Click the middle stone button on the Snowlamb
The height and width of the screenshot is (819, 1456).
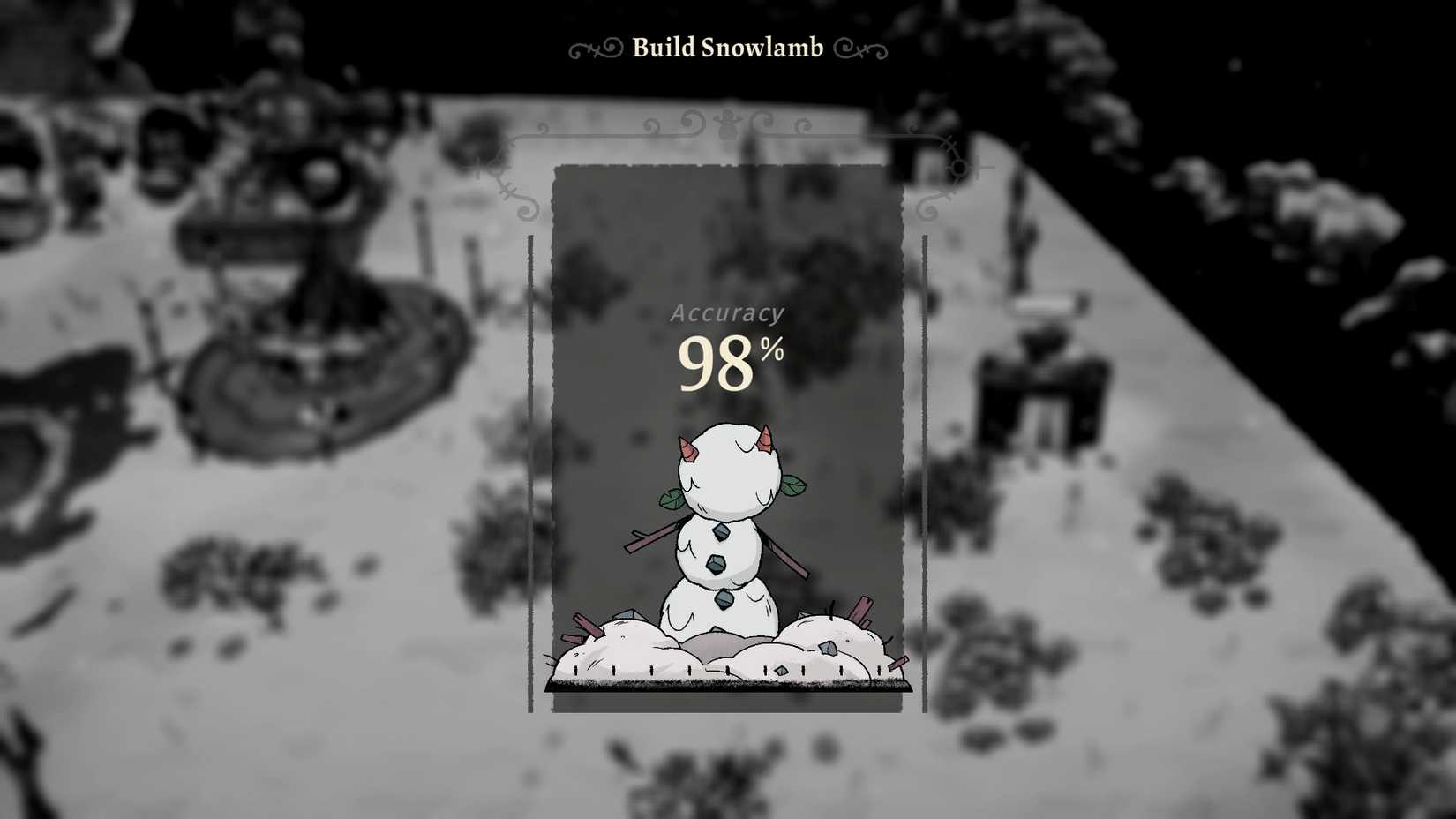pyautogui.click(x=717, y=564)
